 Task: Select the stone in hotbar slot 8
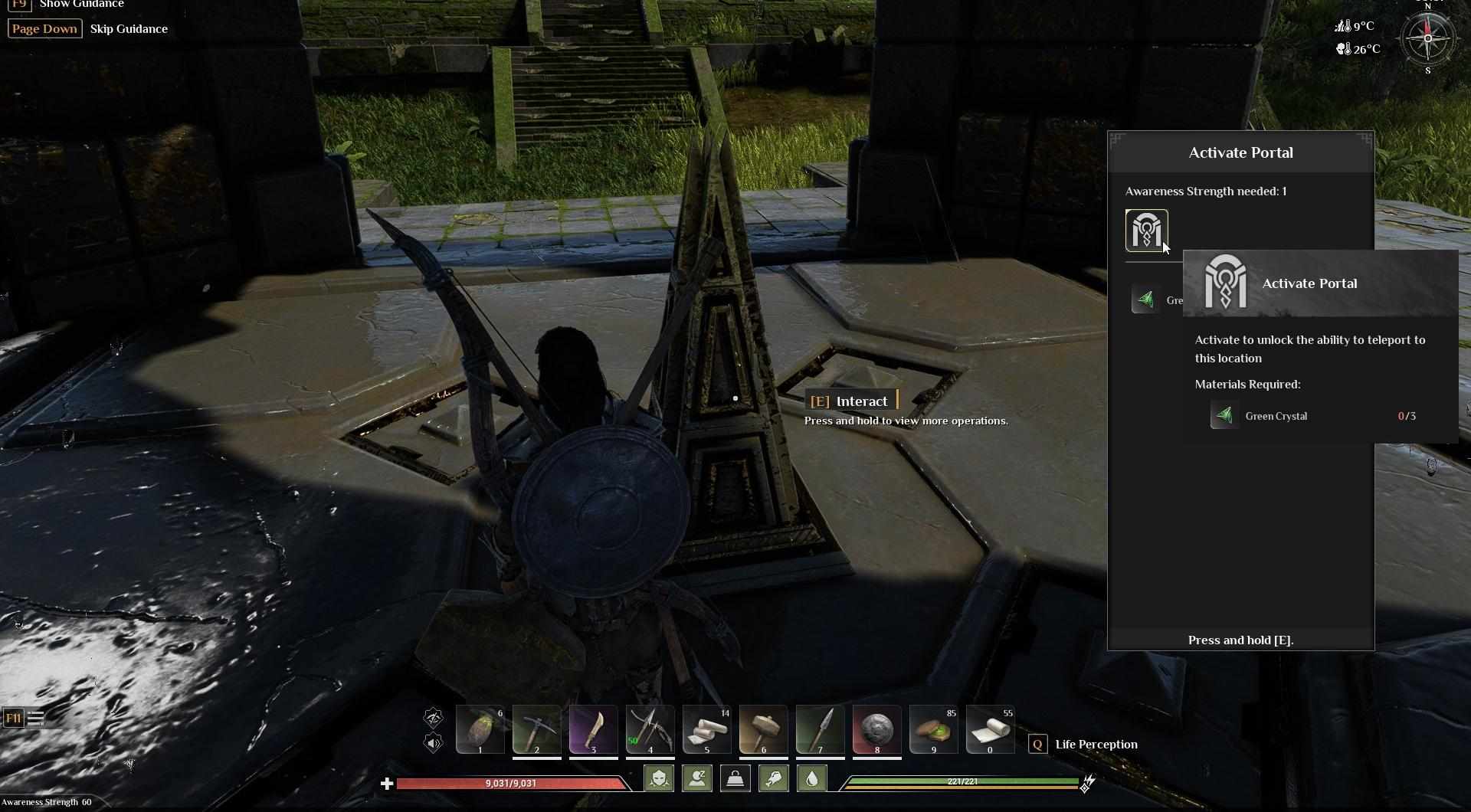[876, 730]
